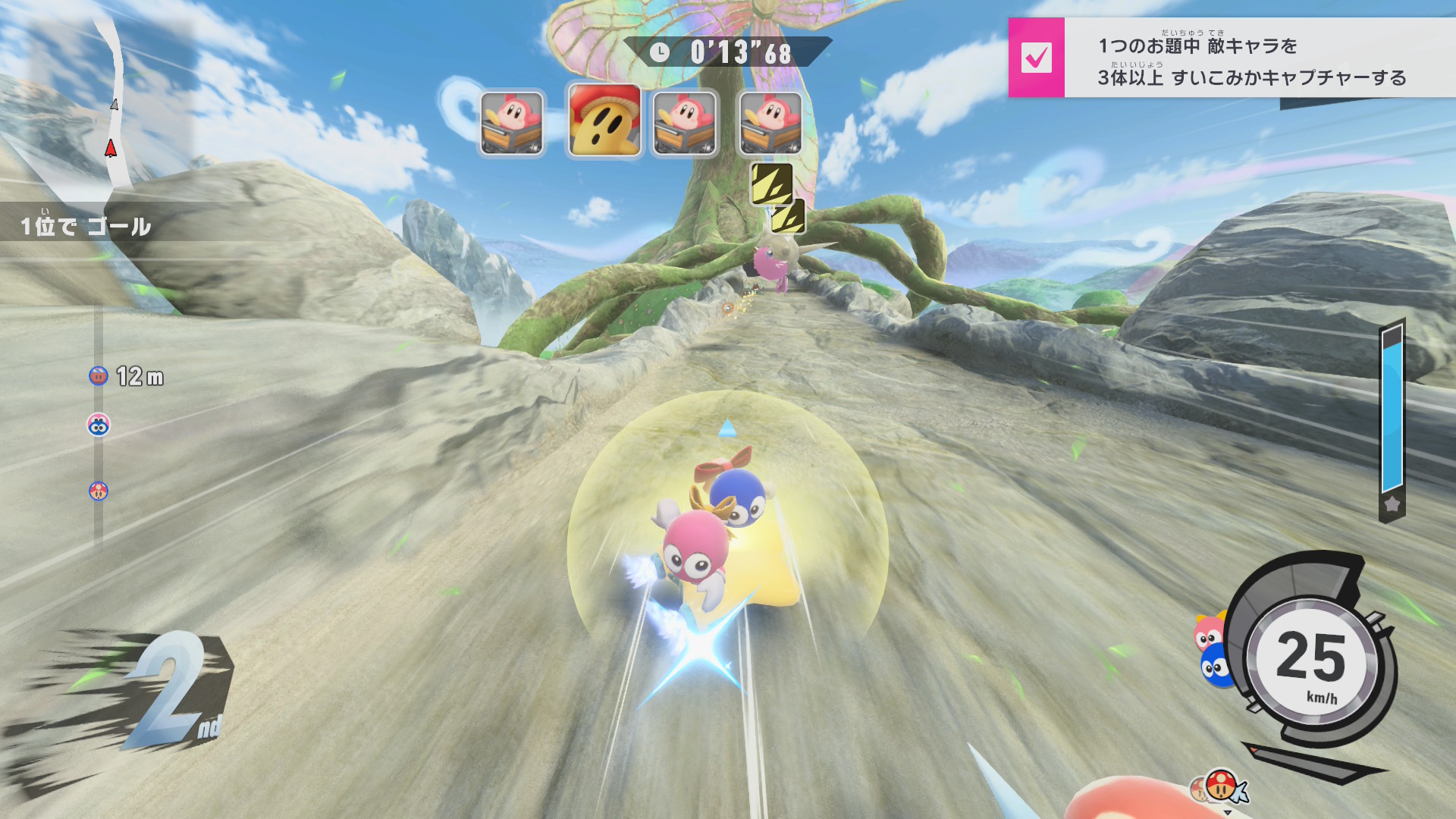
Task: Open the すいこみかキャプチャー challenge notification
Action: coord(1251,61)
